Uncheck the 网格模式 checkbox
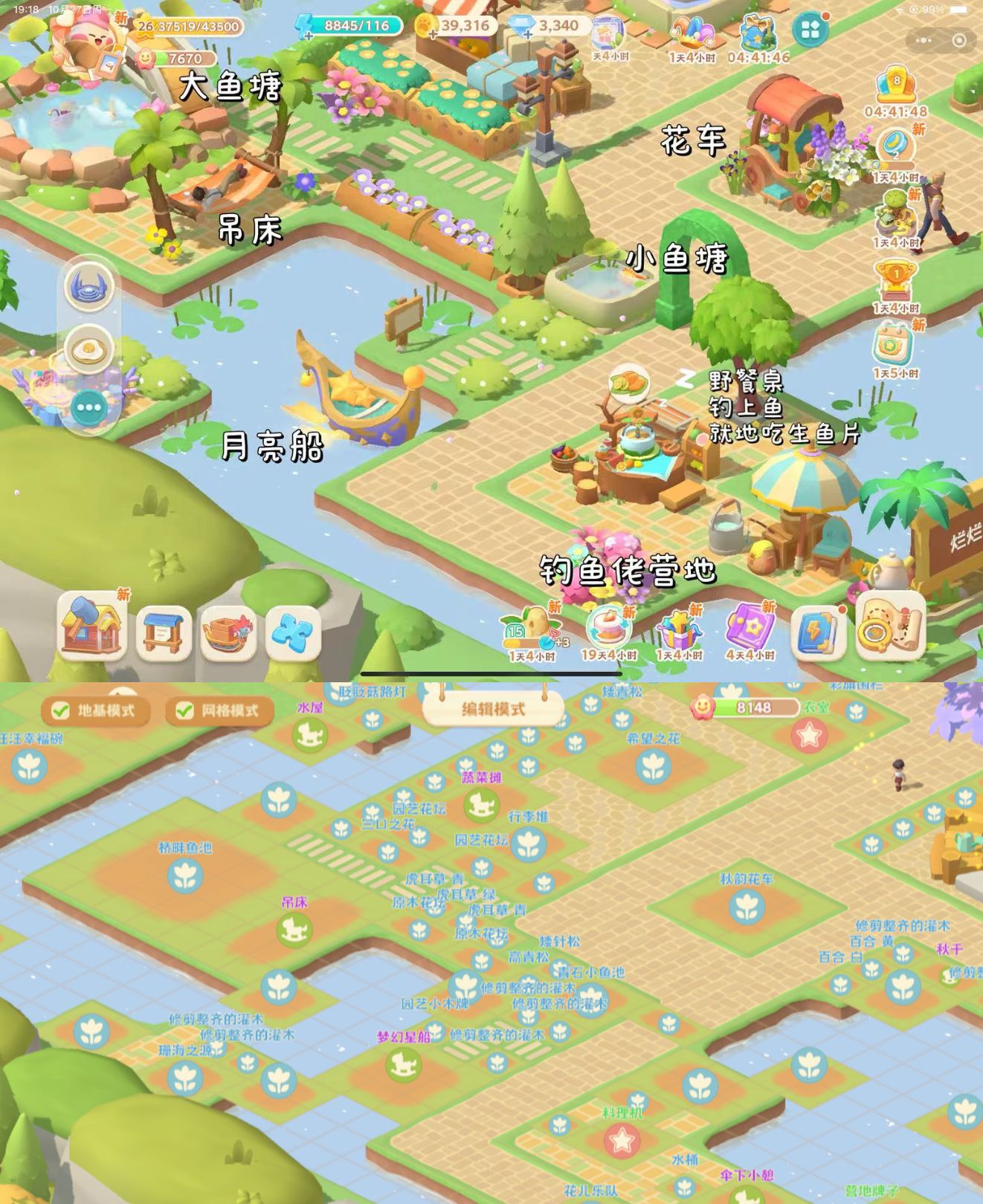Viewport: 983px width, 1204px height. pyautogui.click(x=184, y=710)
